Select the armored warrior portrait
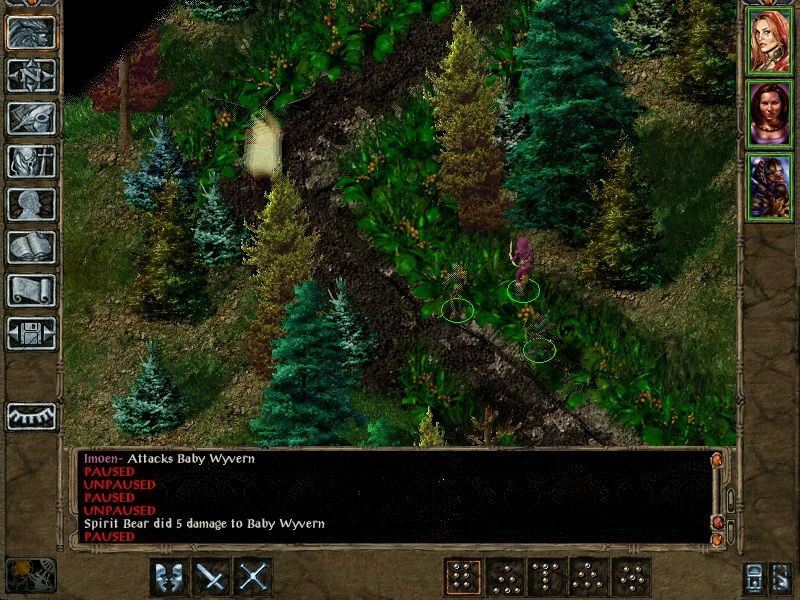 [x=769, y=187]
